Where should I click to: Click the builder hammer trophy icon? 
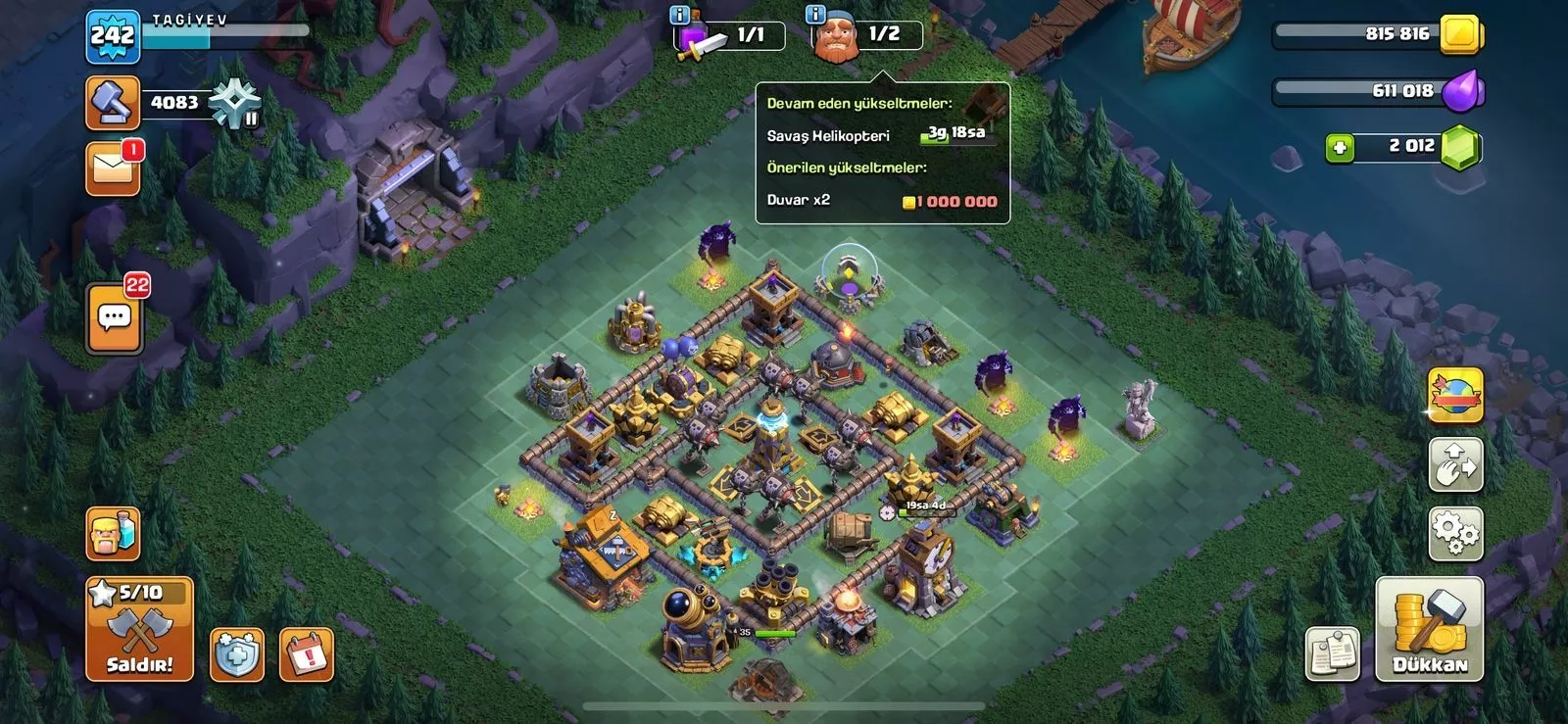(x=113, y=102)
